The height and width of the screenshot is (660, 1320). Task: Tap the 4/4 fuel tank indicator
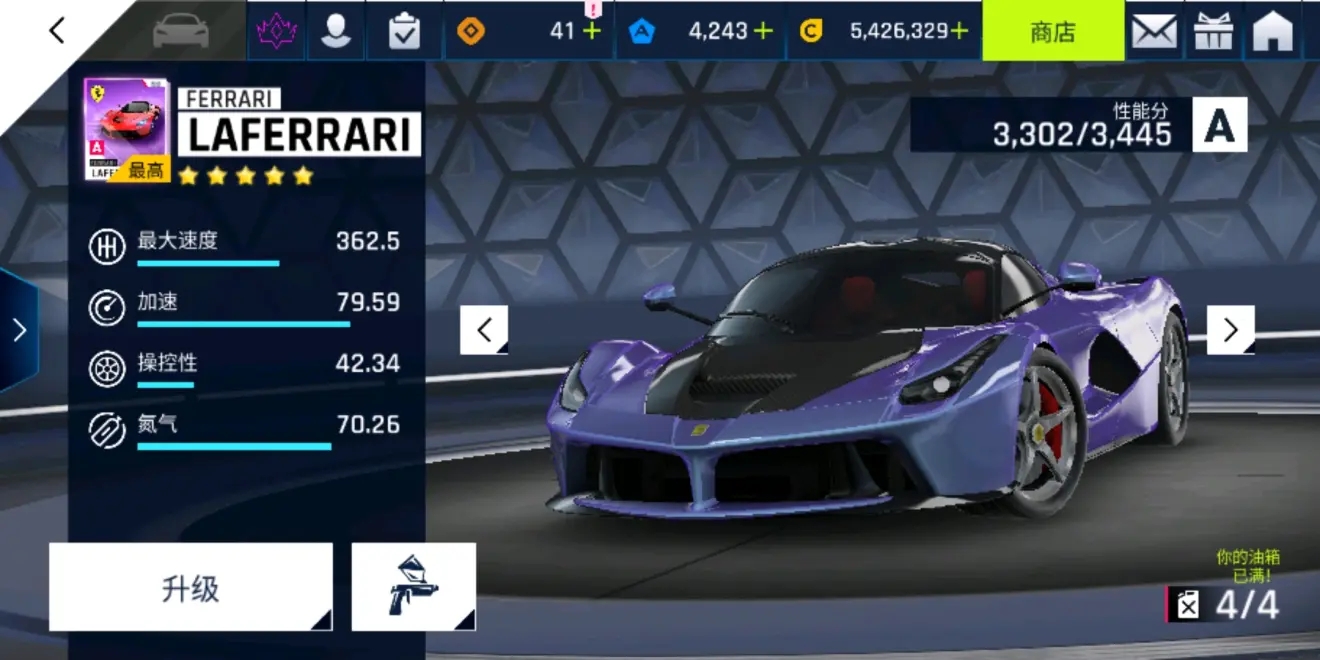1228,604
